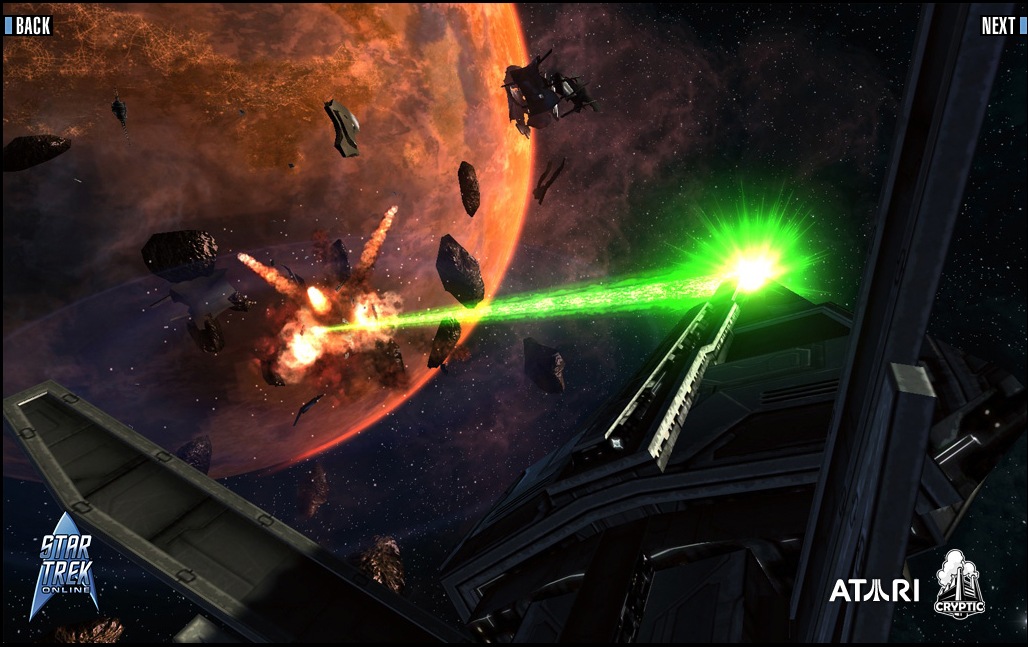Advance to the NEXT screenshot

1001,26
